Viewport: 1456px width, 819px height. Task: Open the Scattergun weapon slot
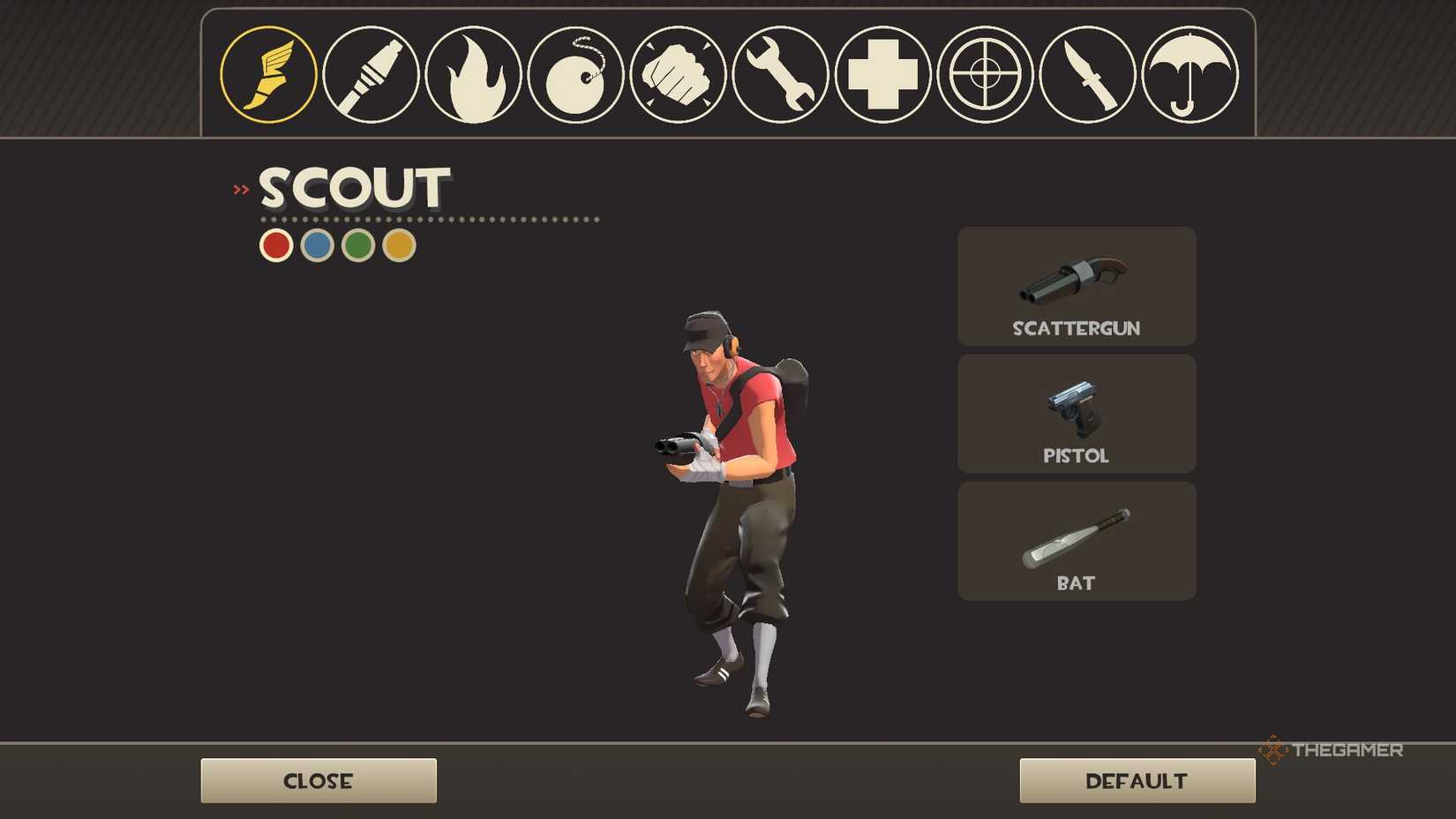point(1076,286)
